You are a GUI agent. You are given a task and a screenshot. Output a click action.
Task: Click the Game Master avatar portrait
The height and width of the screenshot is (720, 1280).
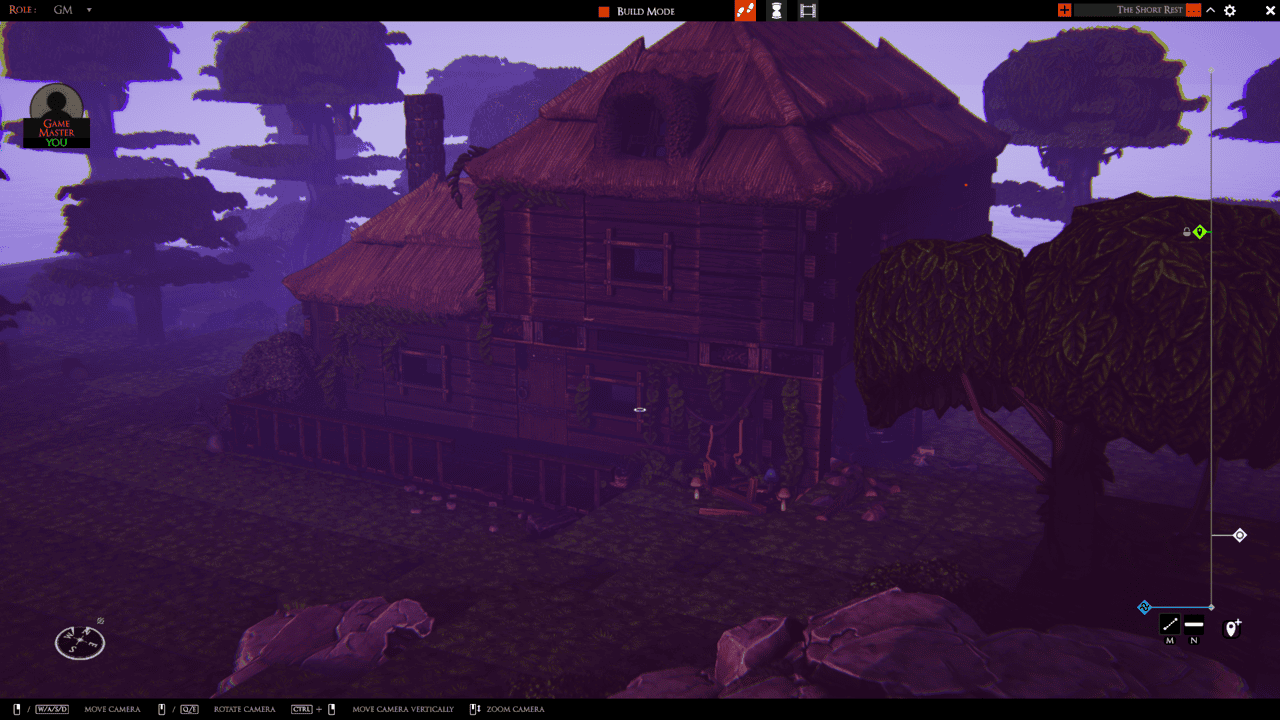tap(56, 105)
